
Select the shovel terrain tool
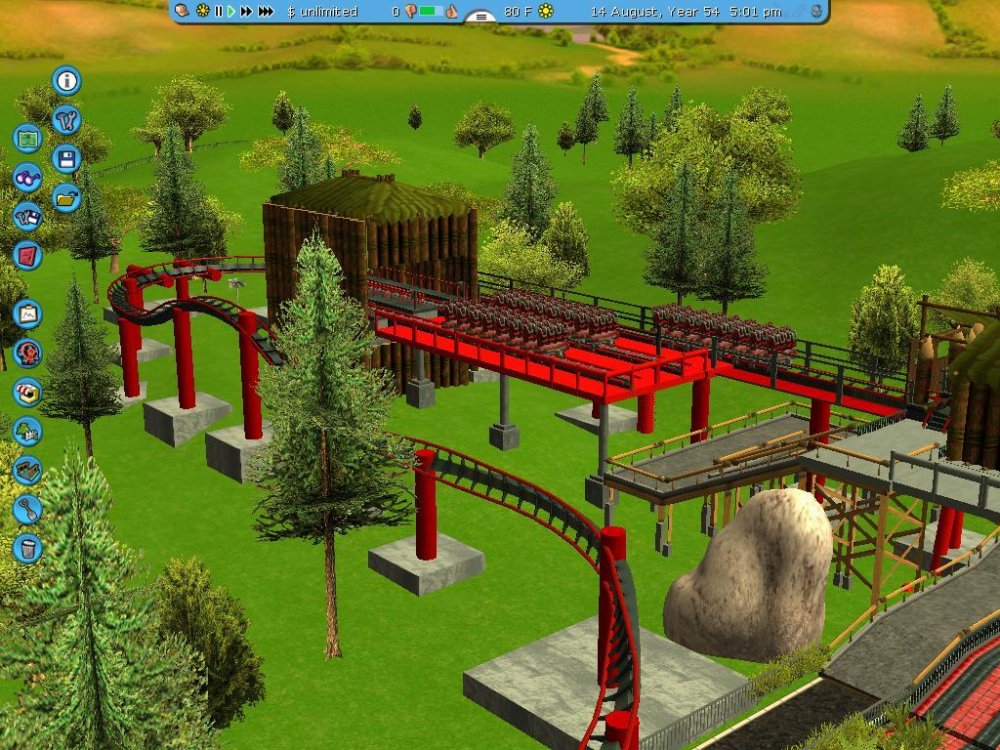[27, 509]
